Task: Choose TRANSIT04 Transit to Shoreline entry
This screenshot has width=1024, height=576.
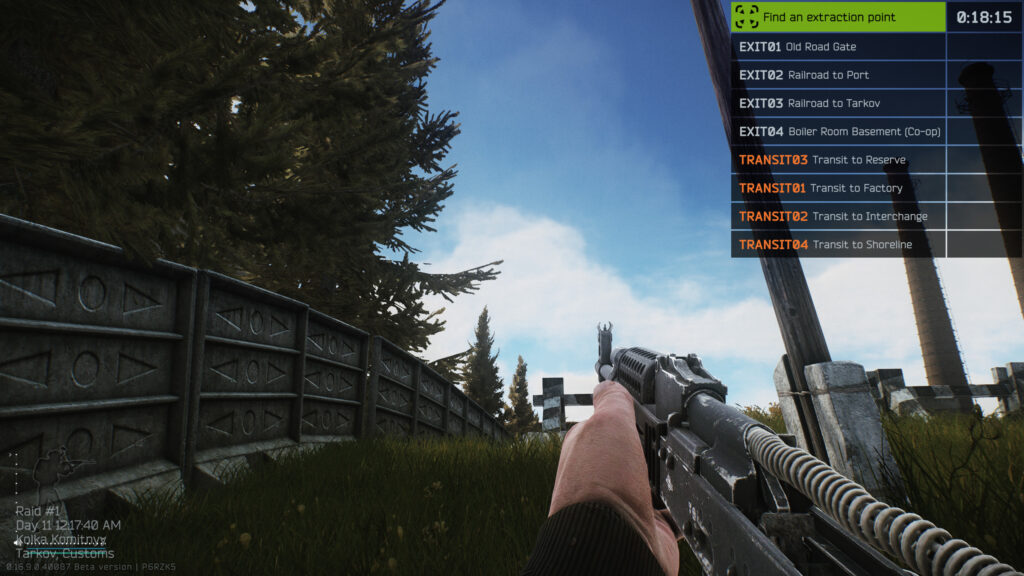Action: pos(838,244)
